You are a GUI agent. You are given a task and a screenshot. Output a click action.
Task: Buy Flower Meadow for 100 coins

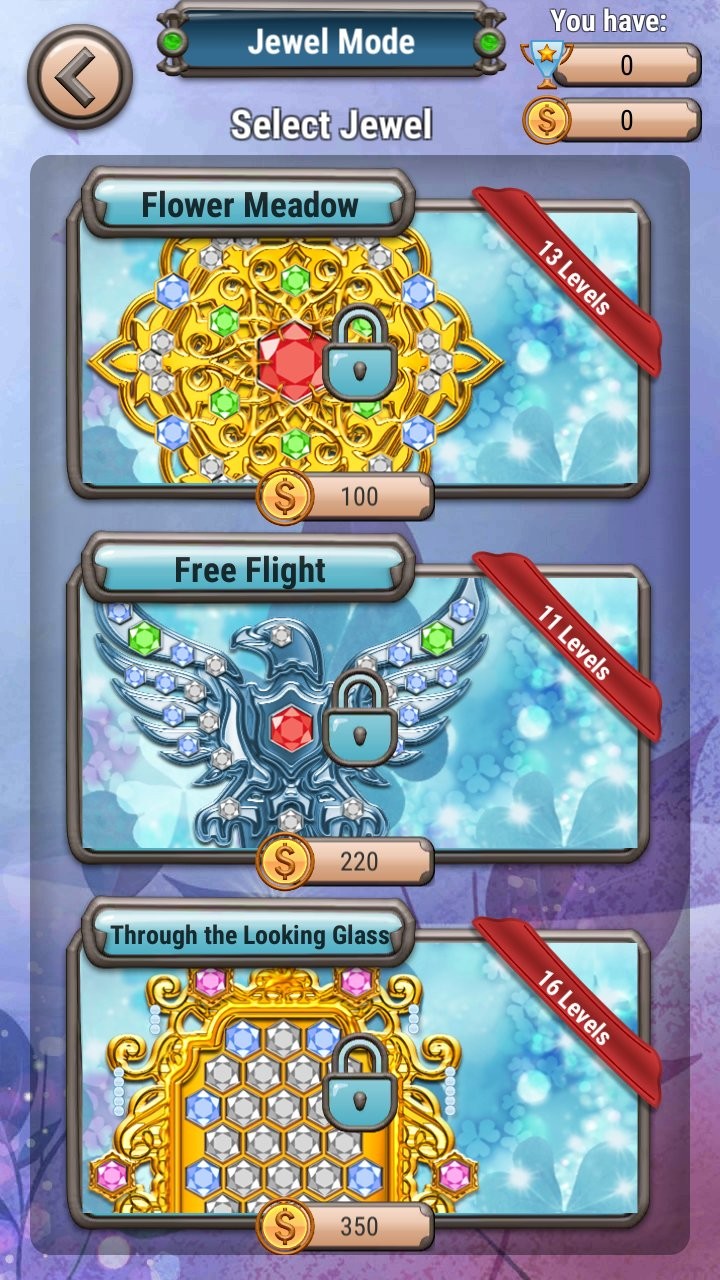(346, 497)
